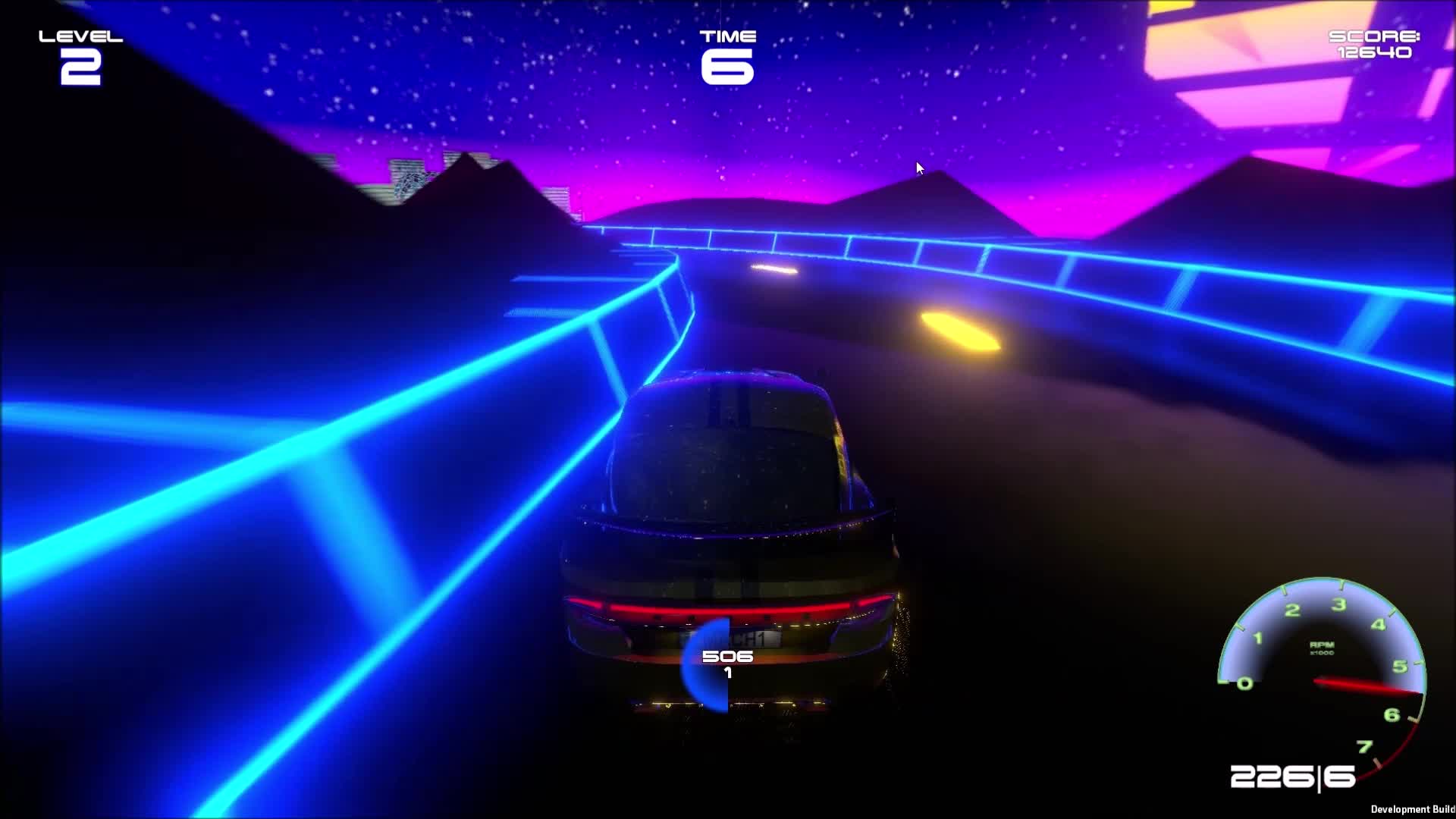Select the gear number 1 under the boost value
The image size is (1456, 819).
tap(726, 674)
